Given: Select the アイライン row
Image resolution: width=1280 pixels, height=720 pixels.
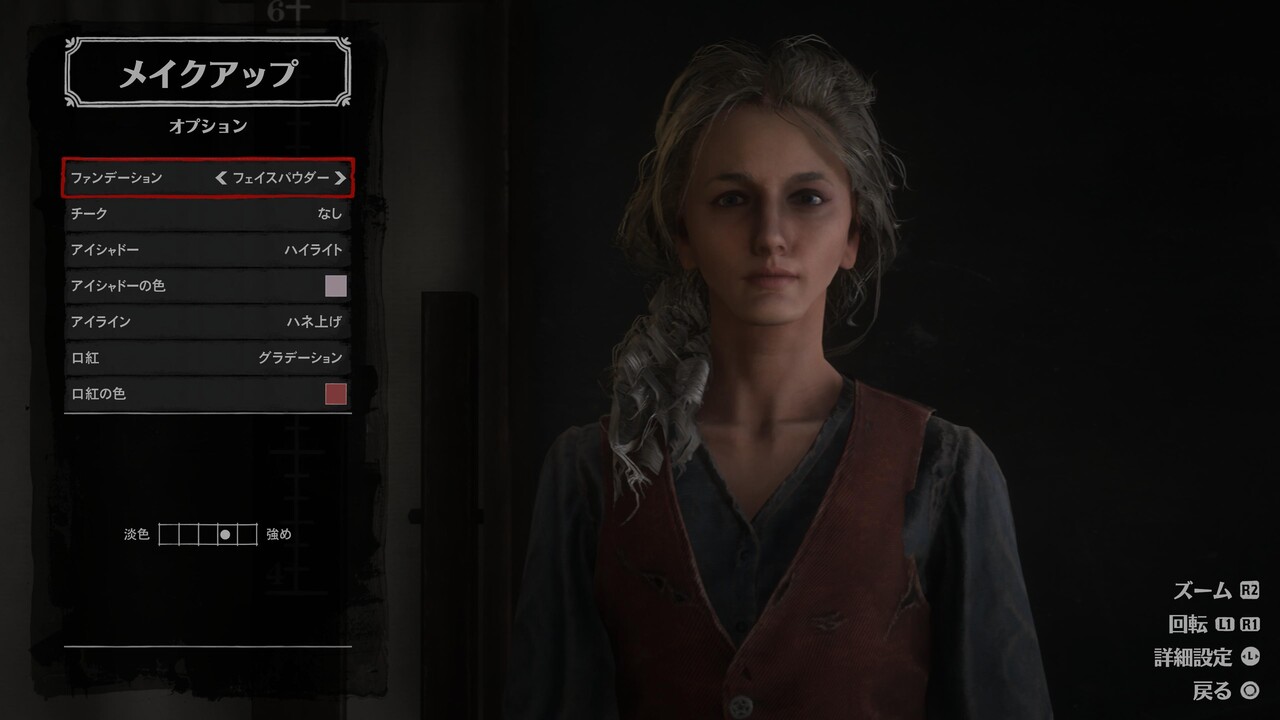Looking at the screenshot, I should click(x=207, y=322).
